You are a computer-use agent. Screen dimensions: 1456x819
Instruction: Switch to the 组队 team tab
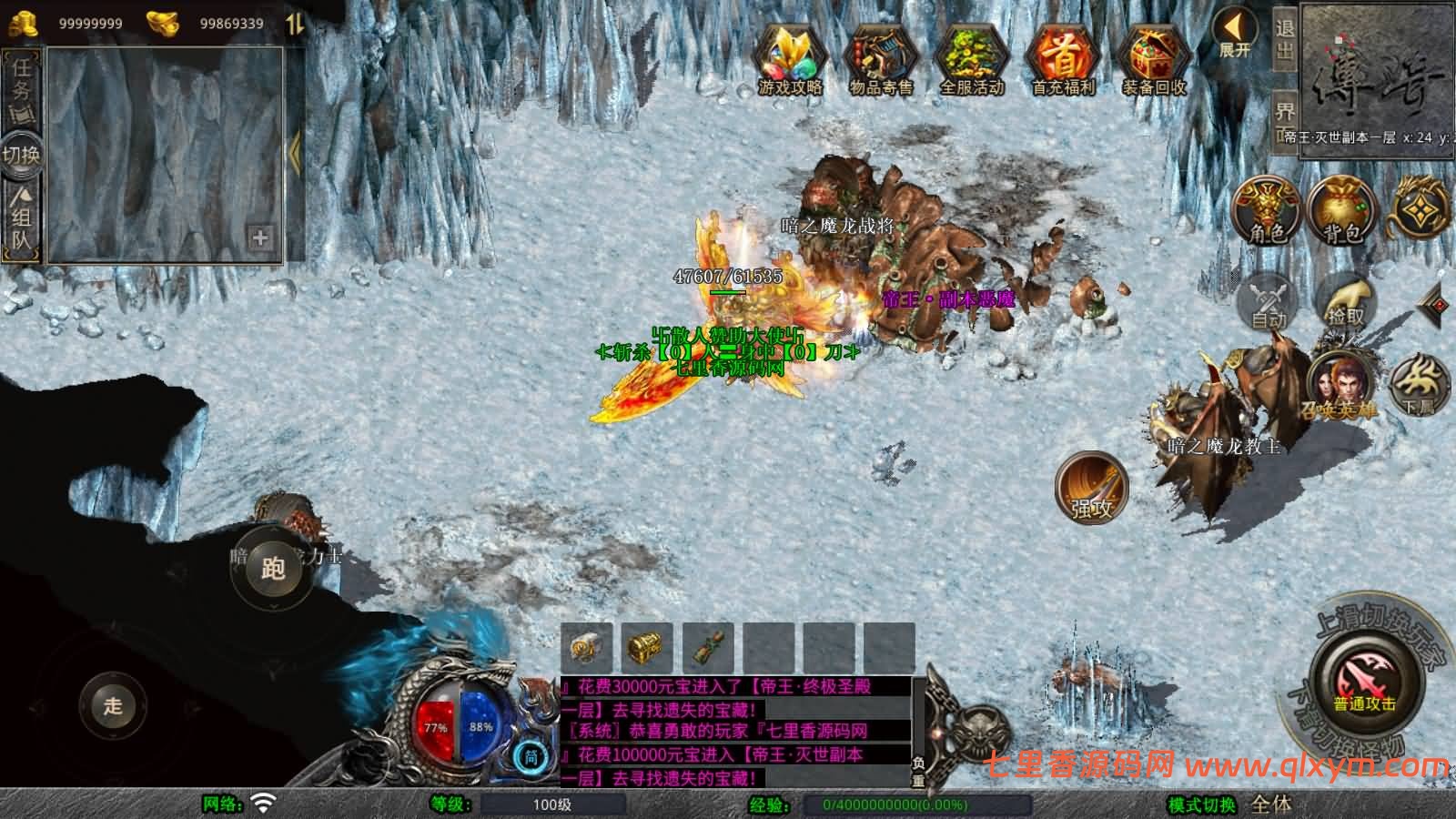22,218
